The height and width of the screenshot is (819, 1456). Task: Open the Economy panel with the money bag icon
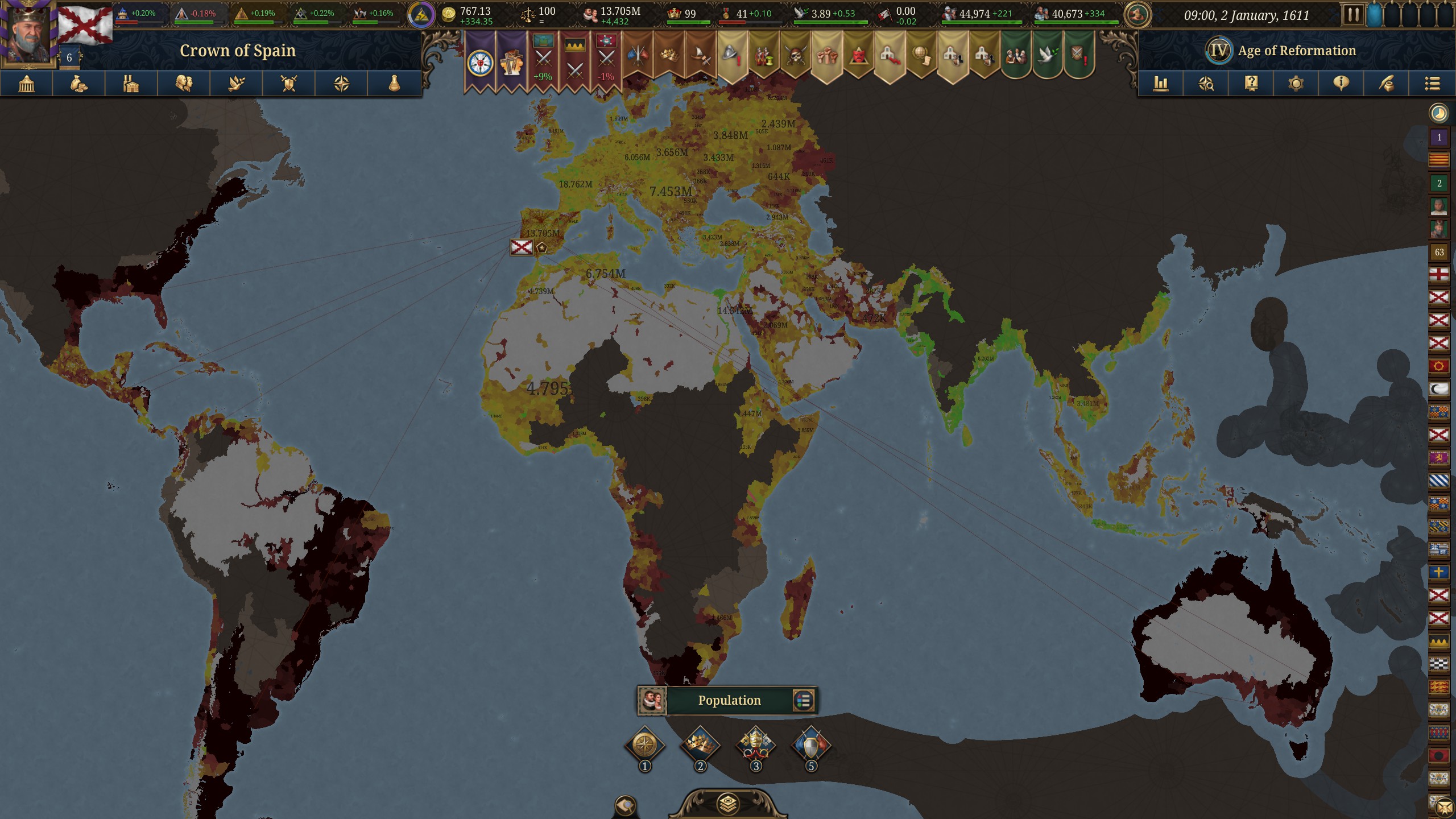coord(77,84)
